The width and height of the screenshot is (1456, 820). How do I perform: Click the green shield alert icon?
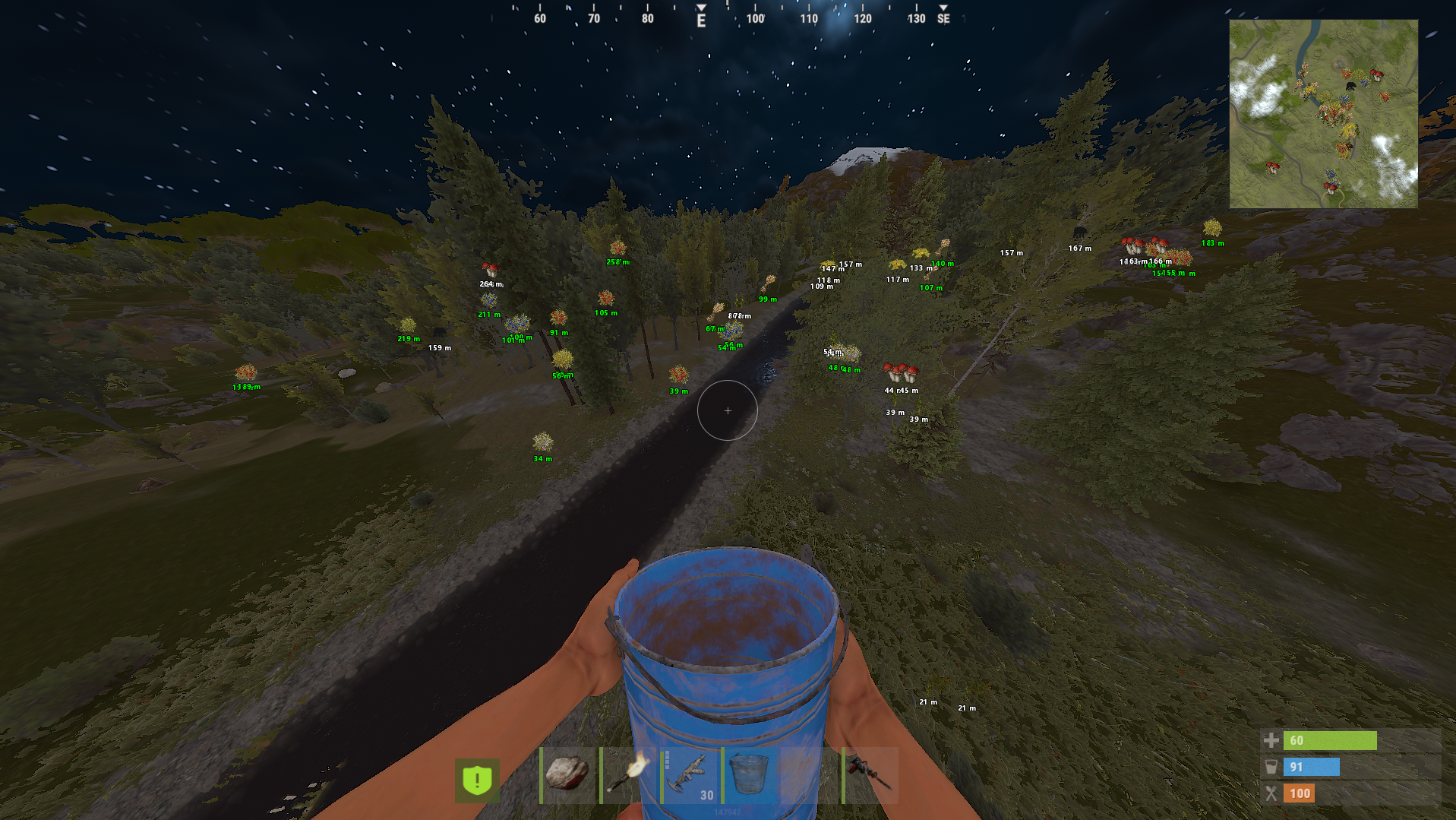point(477,780)
